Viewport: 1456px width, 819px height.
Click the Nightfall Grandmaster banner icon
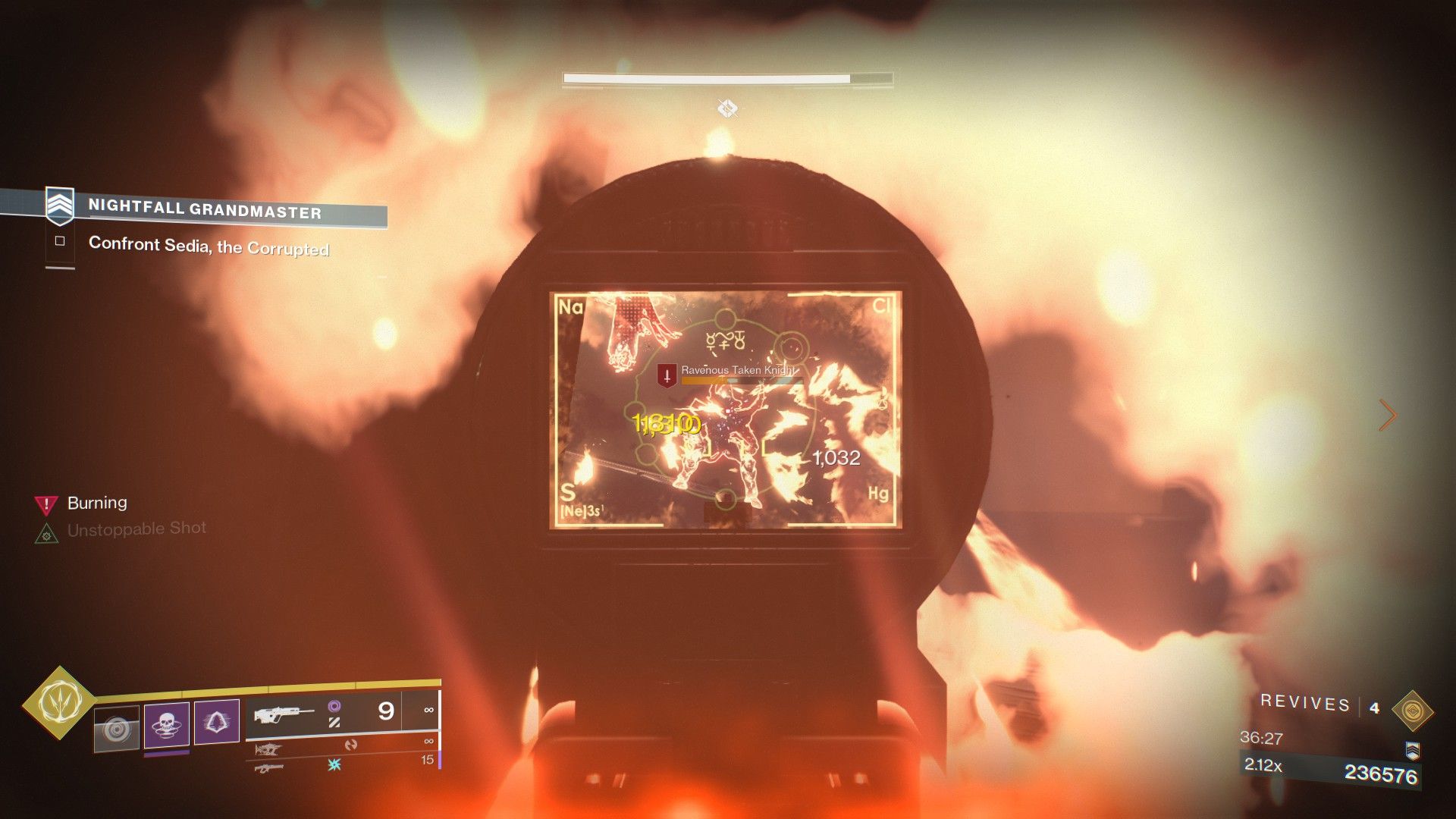pos(58,205)
